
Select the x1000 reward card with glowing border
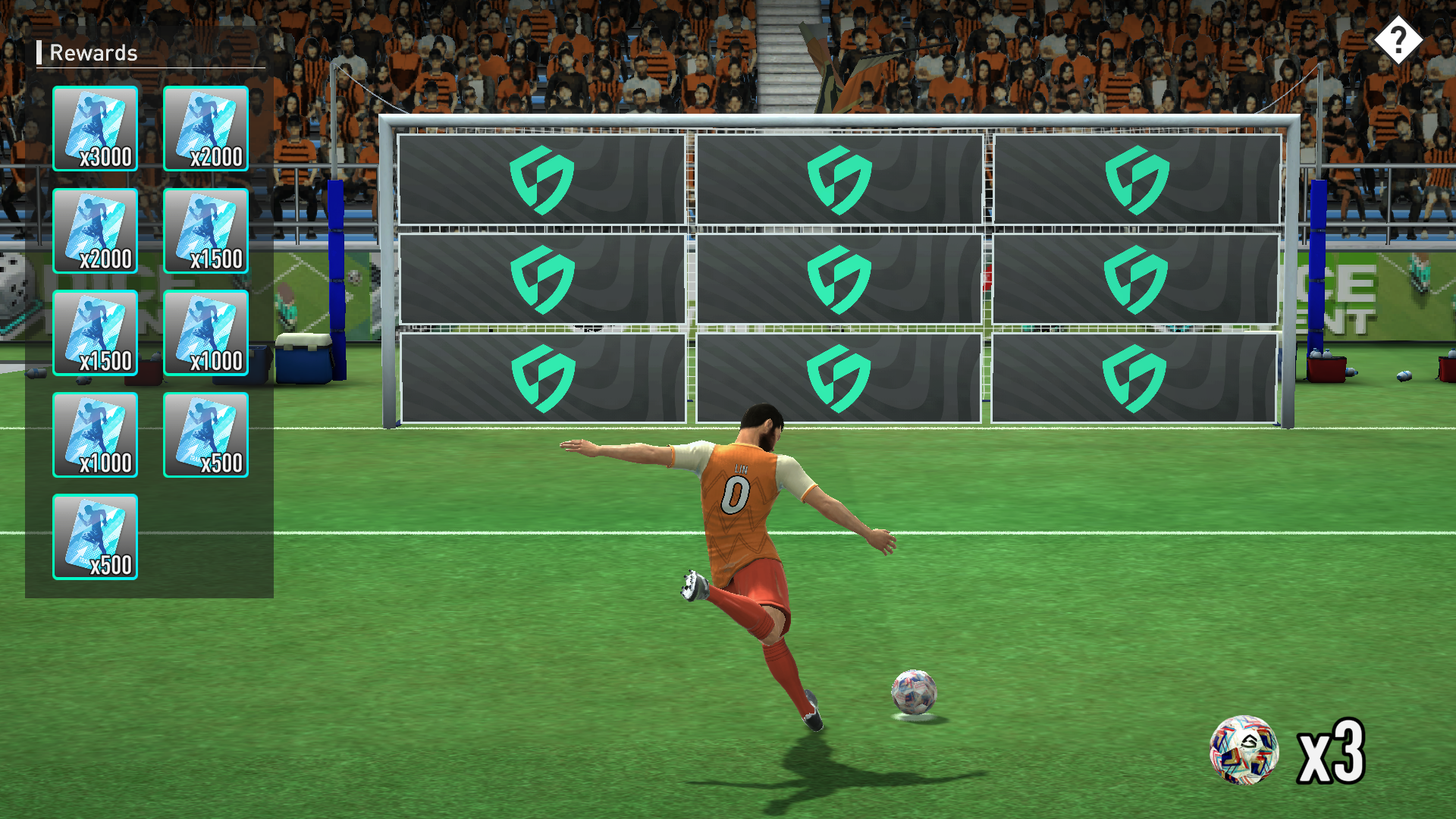pyautogui.click(x=205, y=334)
